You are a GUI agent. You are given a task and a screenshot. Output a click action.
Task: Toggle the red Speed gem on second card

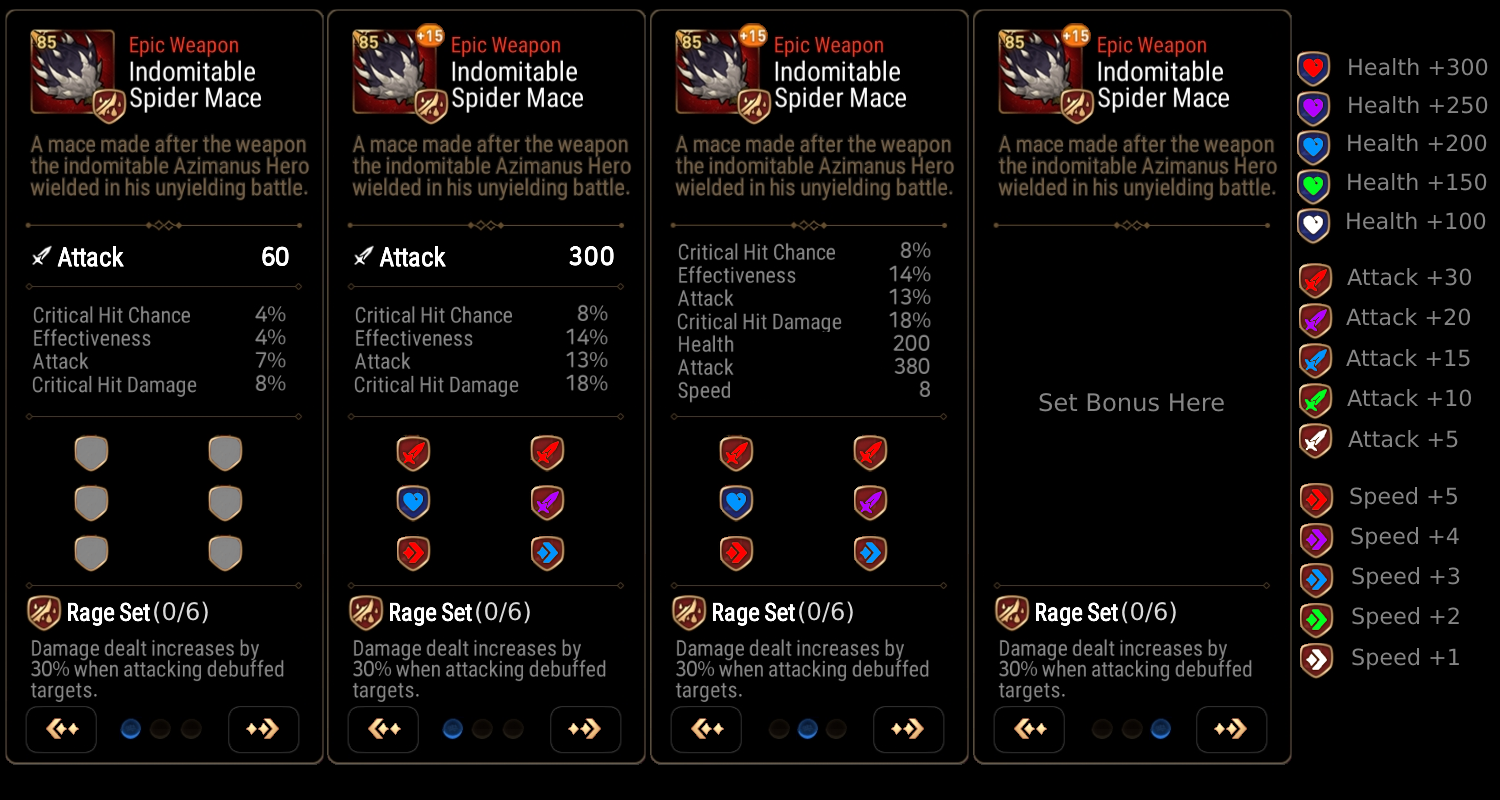pyautogui.click(x=413, y=553)
